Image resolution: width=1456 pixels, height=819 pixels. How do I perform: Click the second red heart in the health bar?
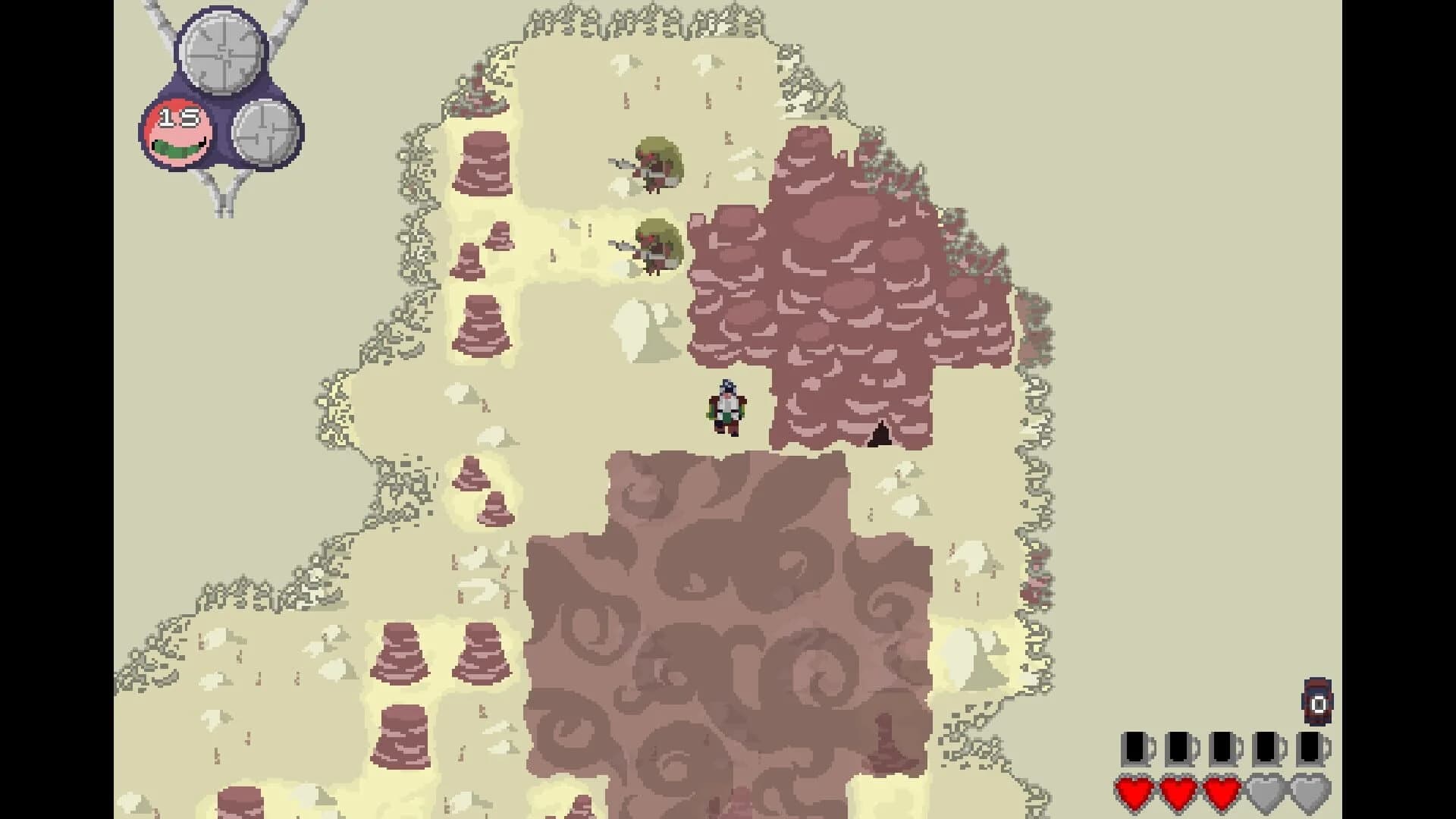coord(1178,794)
